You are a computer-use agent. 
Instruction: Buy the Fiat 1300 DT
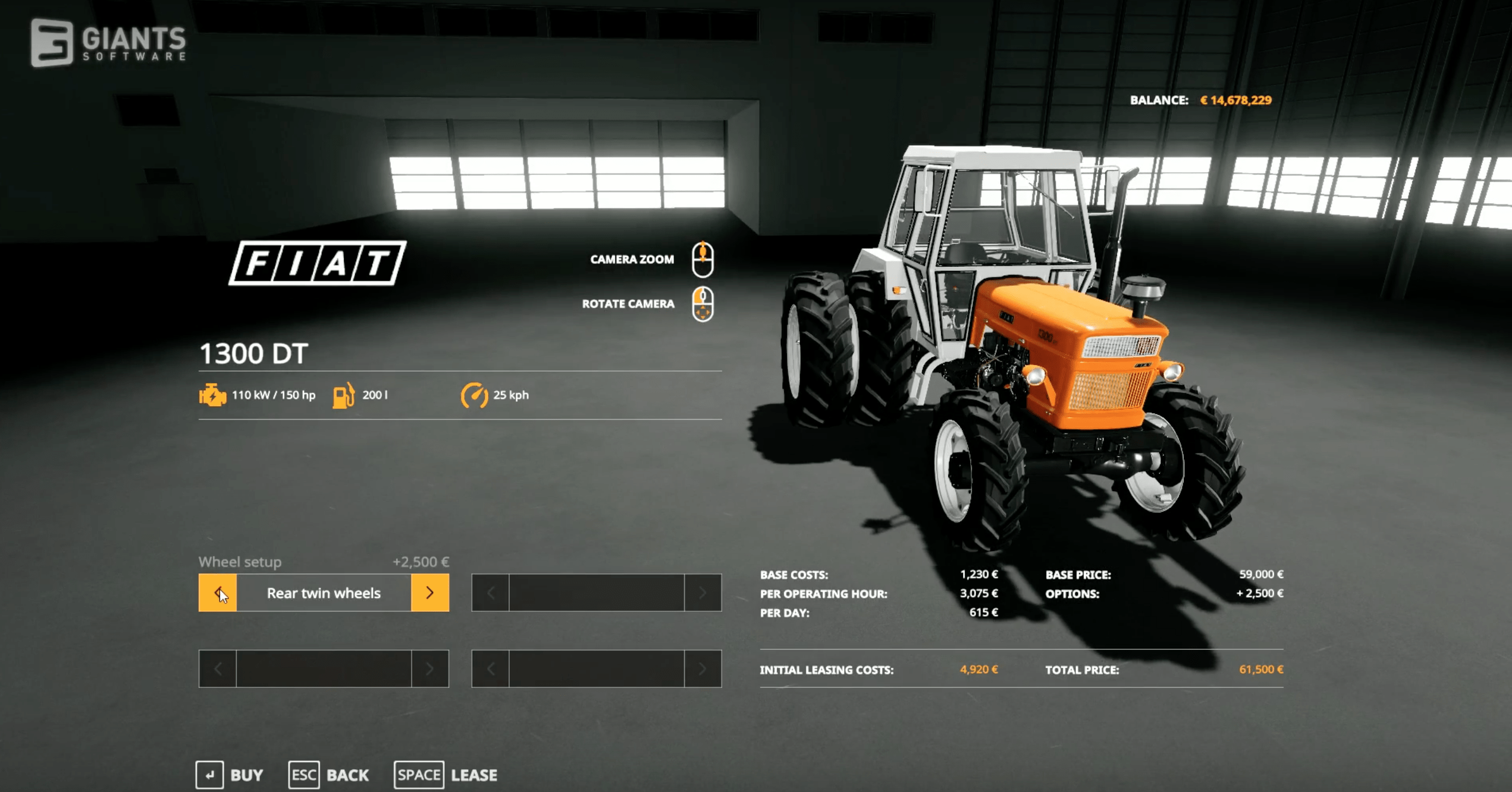point(230,775)
